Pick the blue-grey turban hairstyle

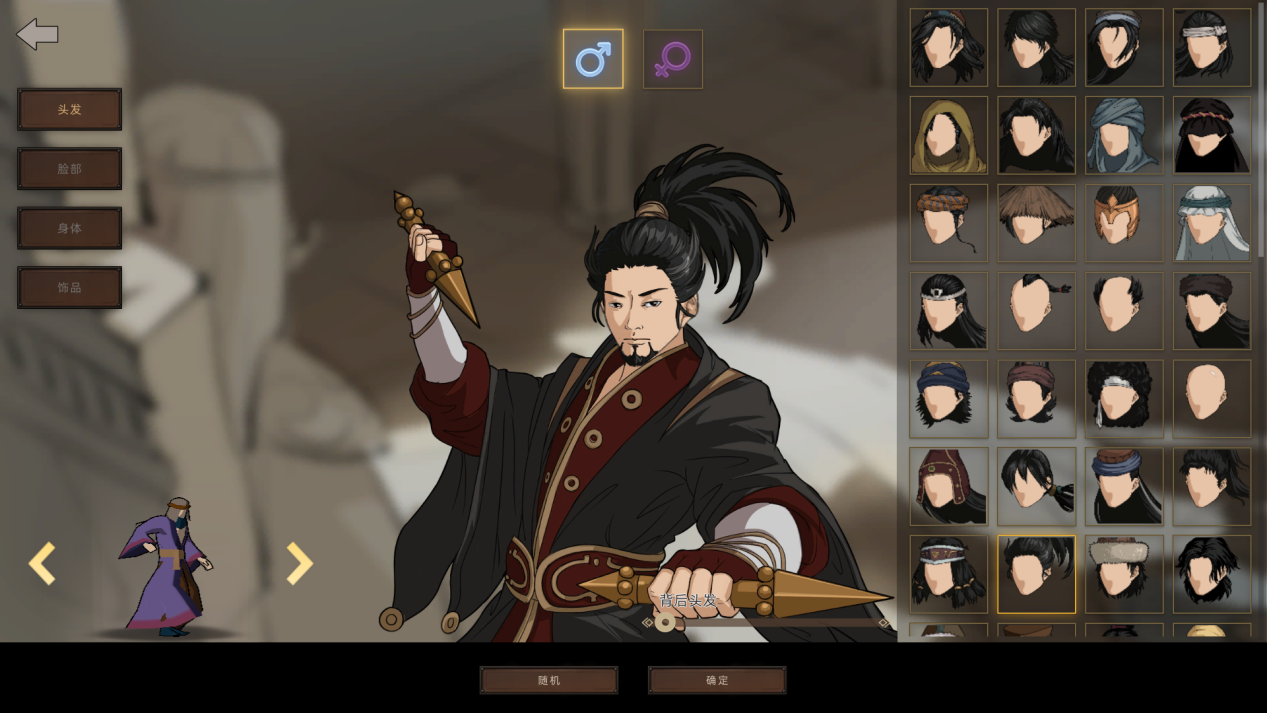(x=1124, y=135)
